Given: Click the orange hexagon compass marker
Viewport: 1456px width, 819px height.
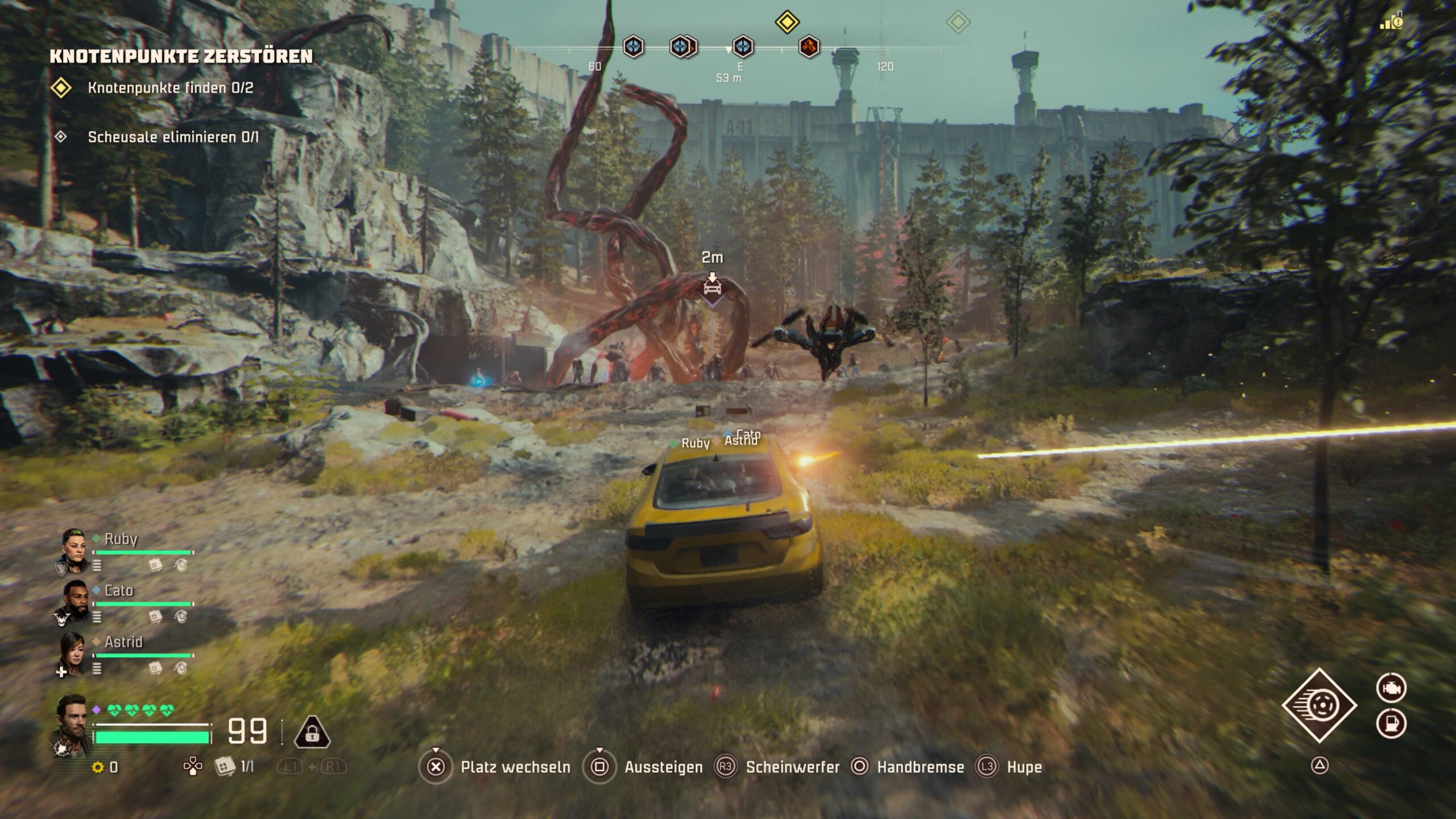Looking at the screenshot, I should tap(809, 47).
